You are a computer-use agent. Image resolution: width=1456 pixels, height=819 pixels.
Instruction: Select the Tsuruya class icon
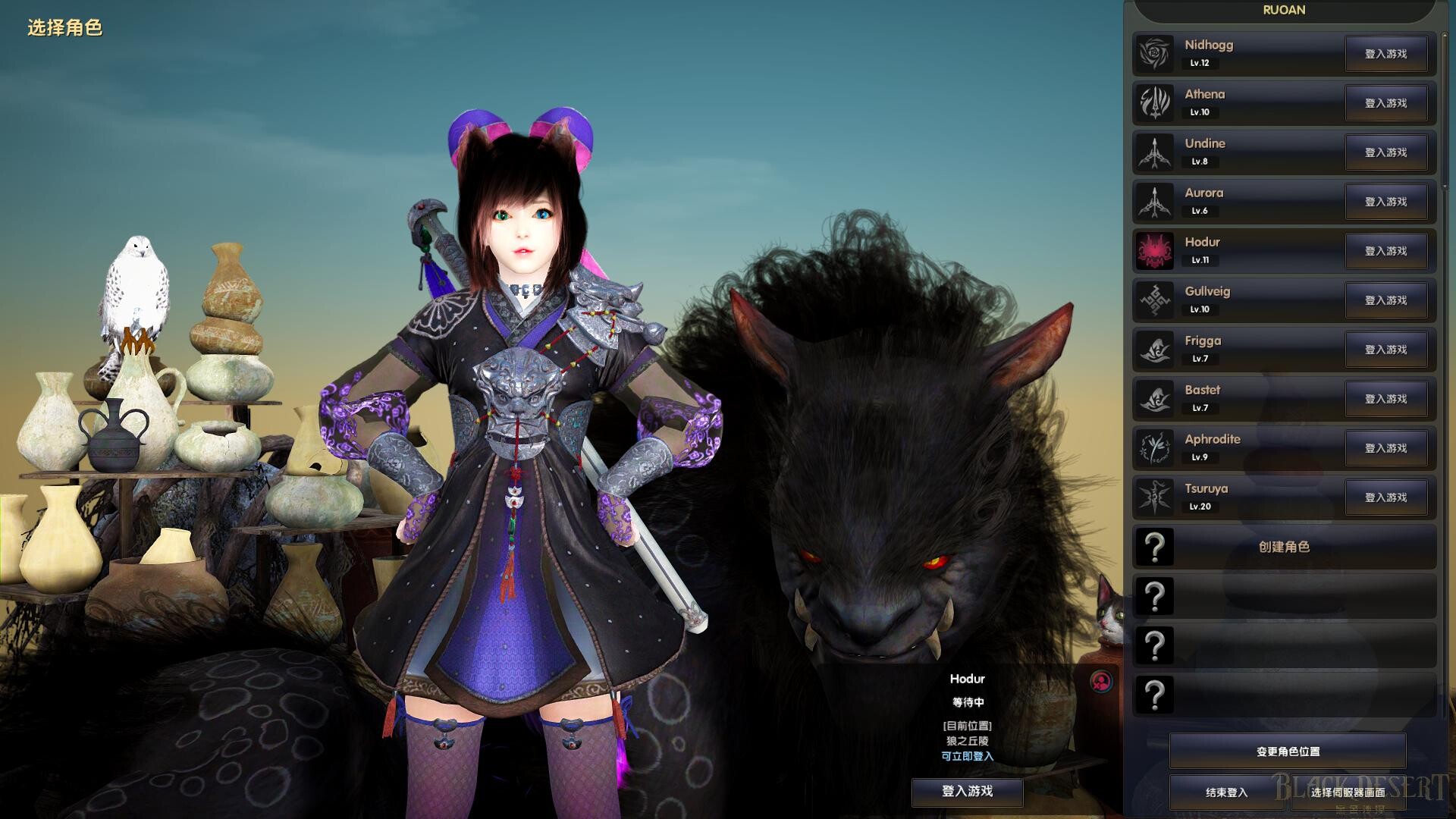pos(1154,497)
